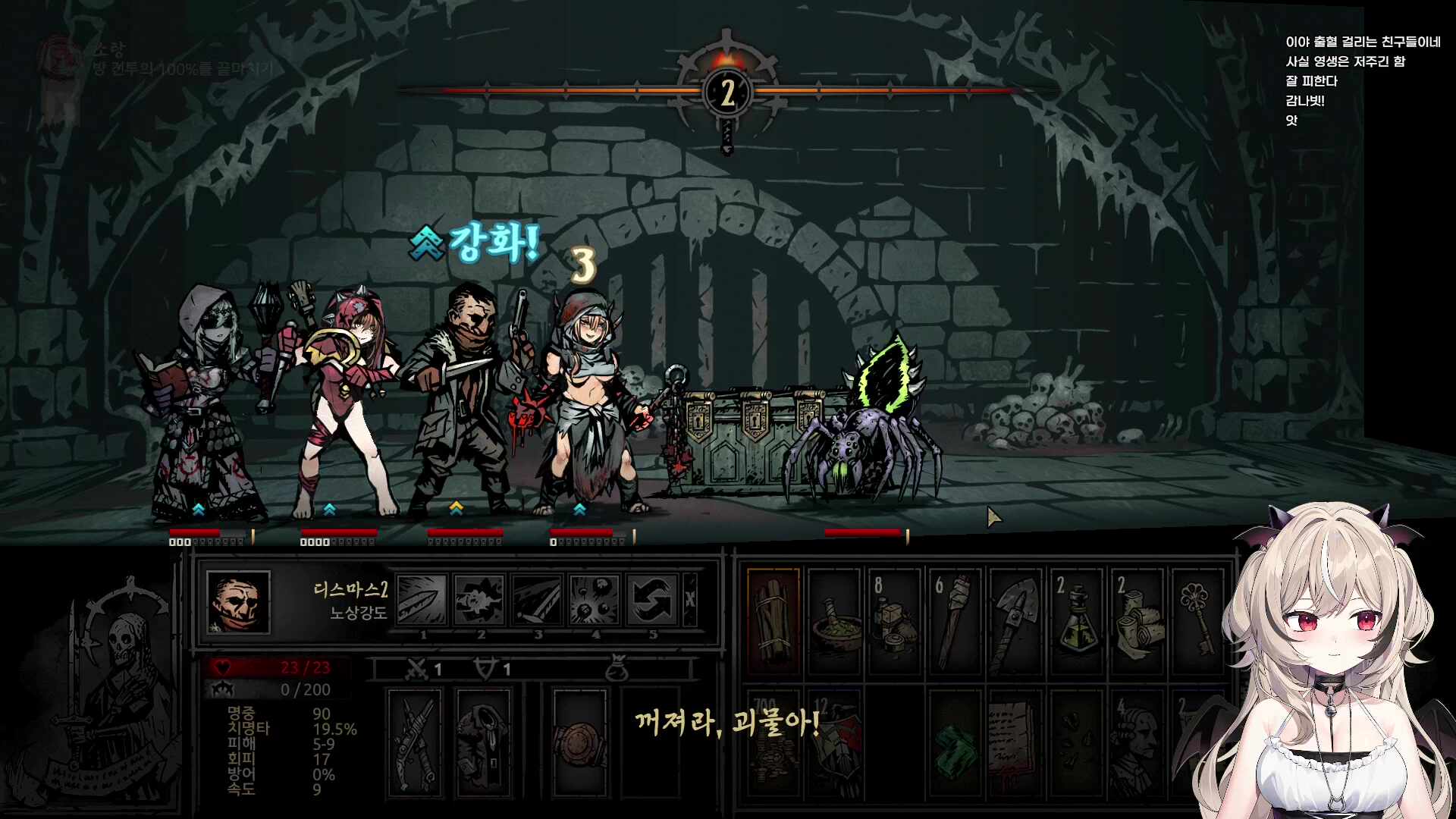Viewport: 1456px width, 819px height.
Task: Select the bandage rolls stack
Action: coord(1137,622)
